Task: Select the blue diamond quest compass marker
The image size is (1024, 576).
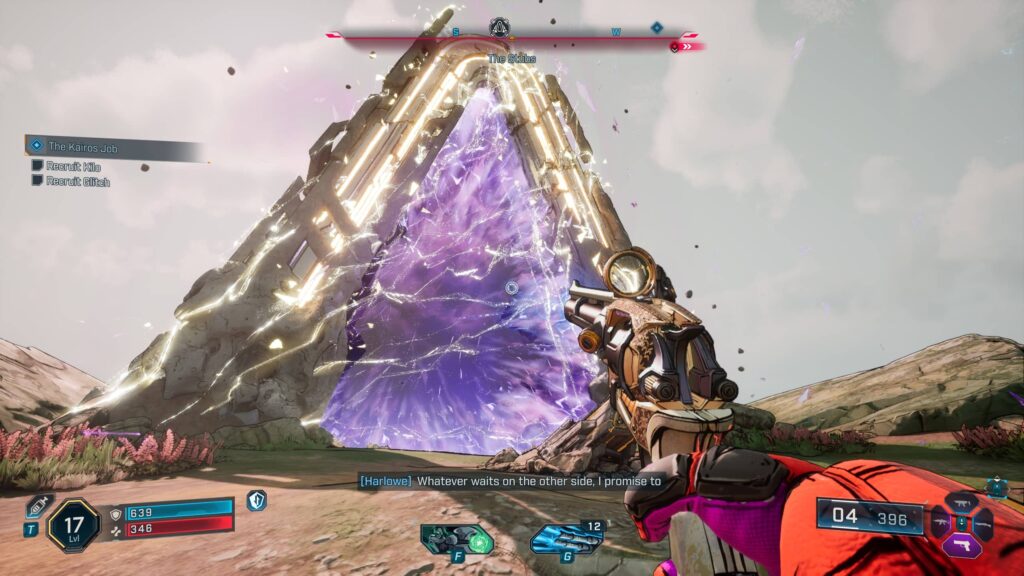Action: (x=657, y=28)
